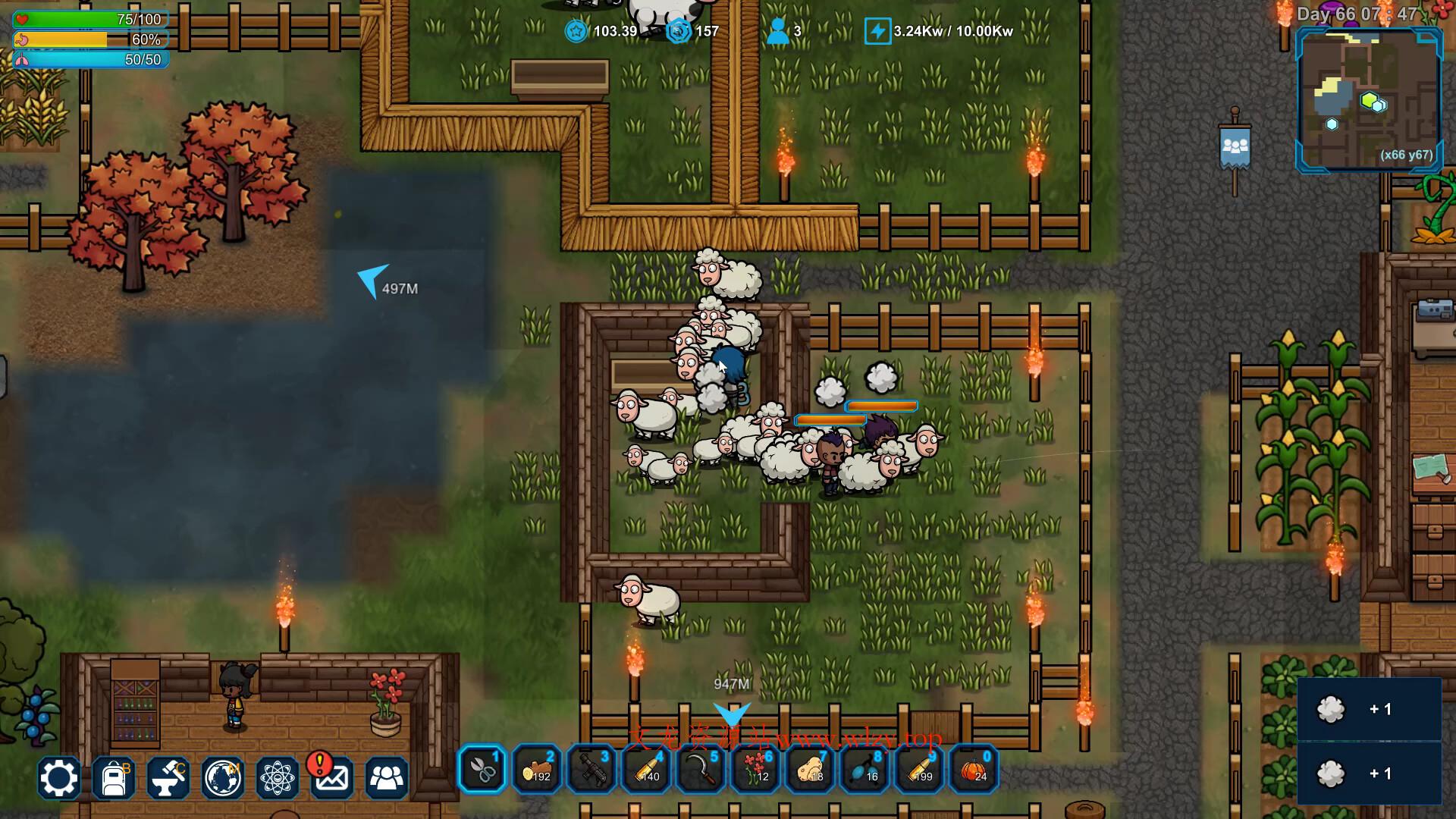Click the minimap in the corner
This screenshot has height=819, width=1456.
[x=1370, y=99]
